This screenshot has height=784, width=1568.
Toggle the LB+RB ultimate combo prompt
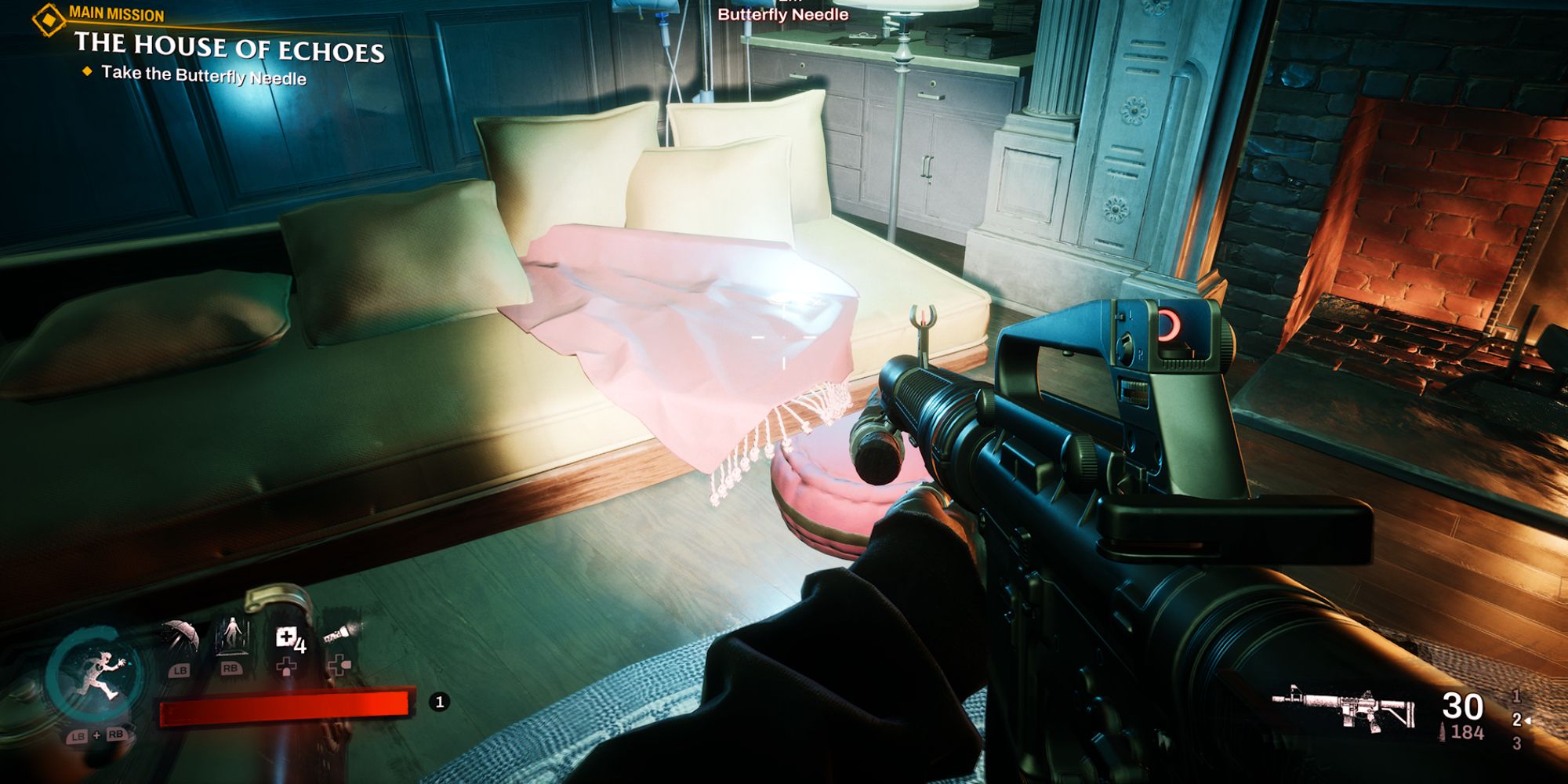tap(97, 735)
